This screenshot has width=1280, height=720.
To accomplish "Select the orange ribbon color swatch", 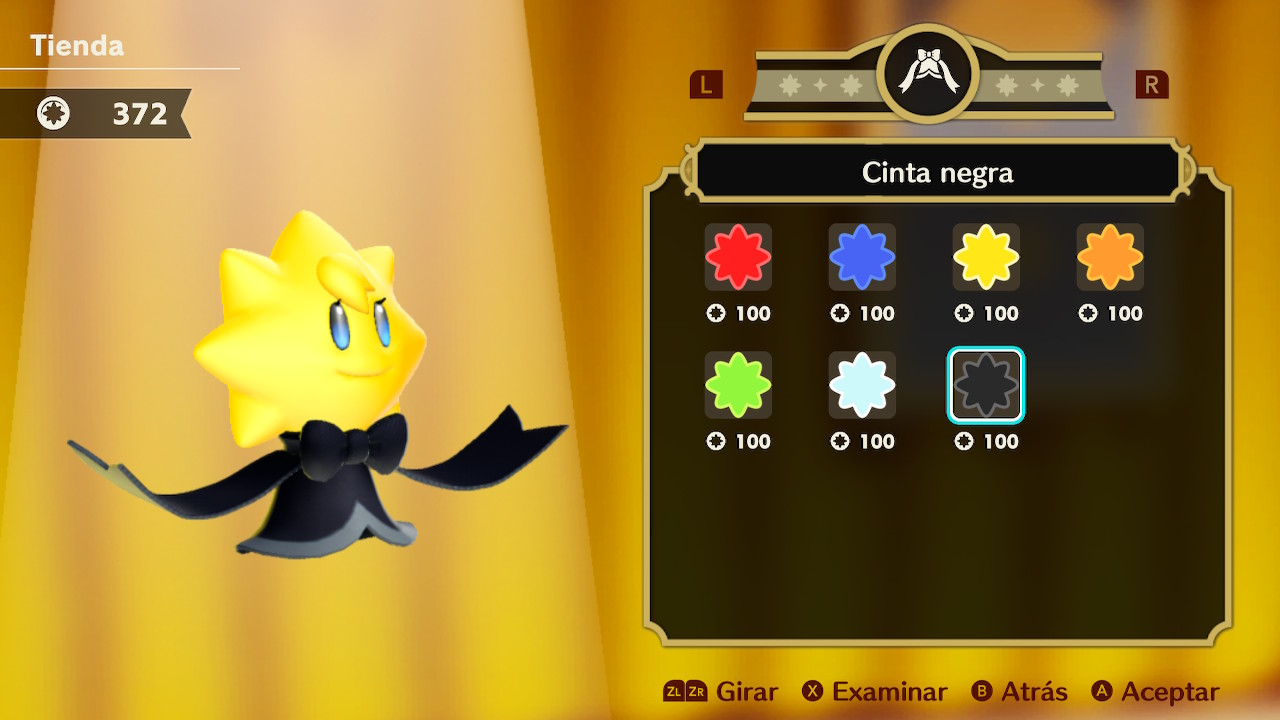I will [1110, 257].
